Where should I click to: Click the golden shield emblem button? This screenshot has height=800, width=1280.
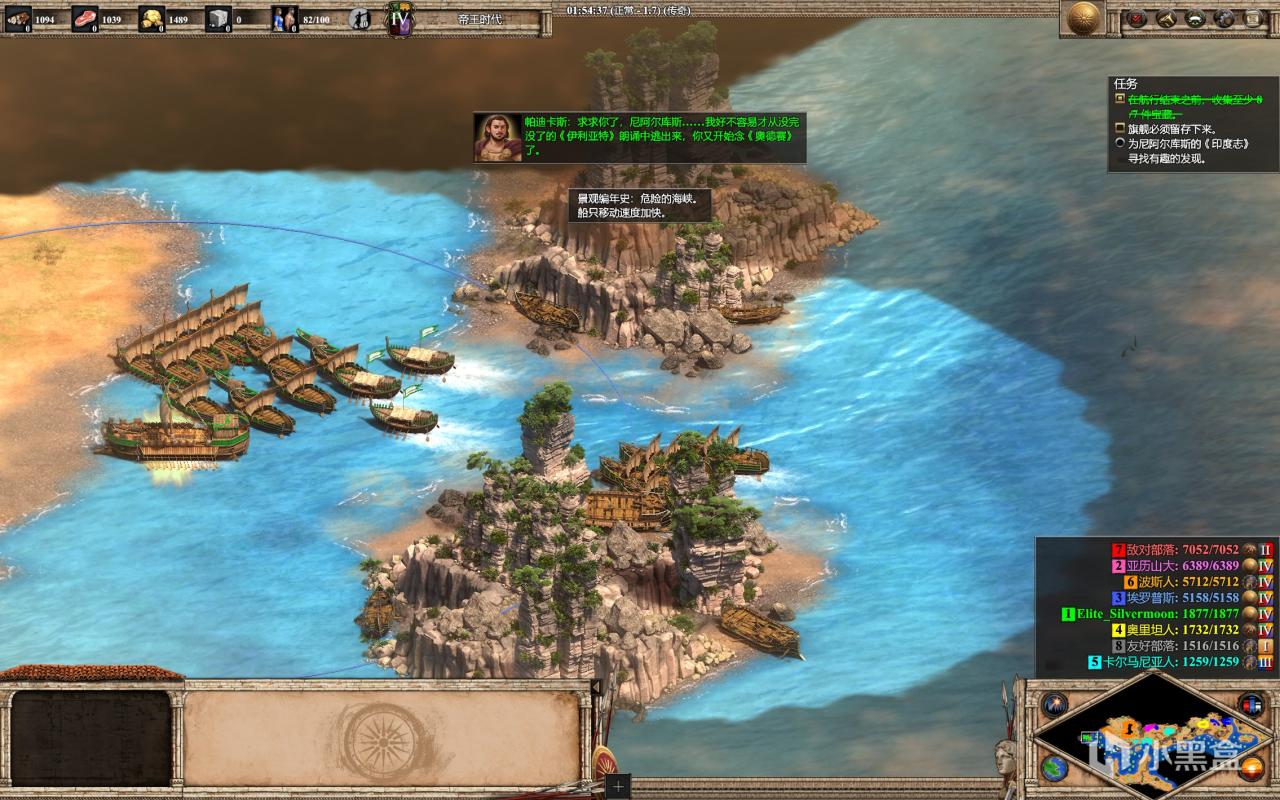tap(1083, 18)
